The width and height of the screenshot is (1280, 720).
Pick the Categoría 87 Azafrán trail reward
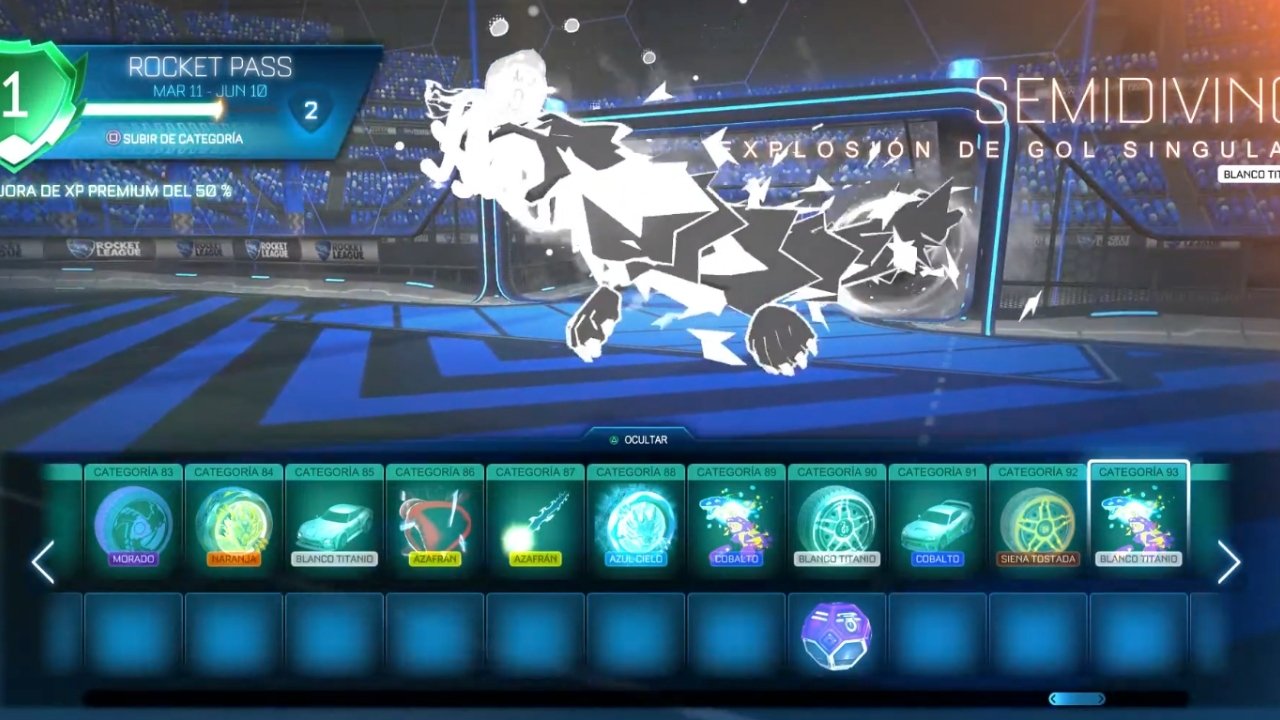pyautogui.click(x=536, y=520)
